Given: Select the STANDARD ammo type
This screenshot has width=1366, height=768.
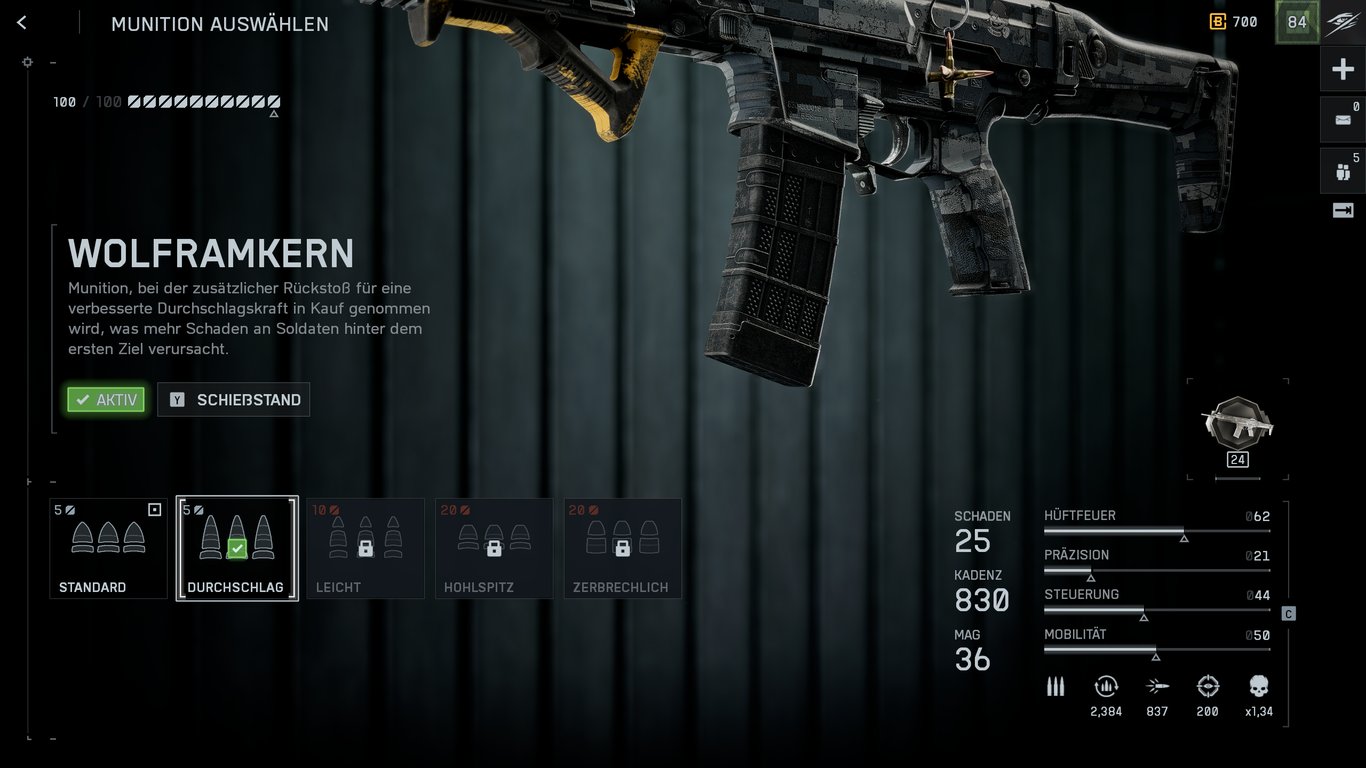Looking at the screenshot, I should coord(108,547).
